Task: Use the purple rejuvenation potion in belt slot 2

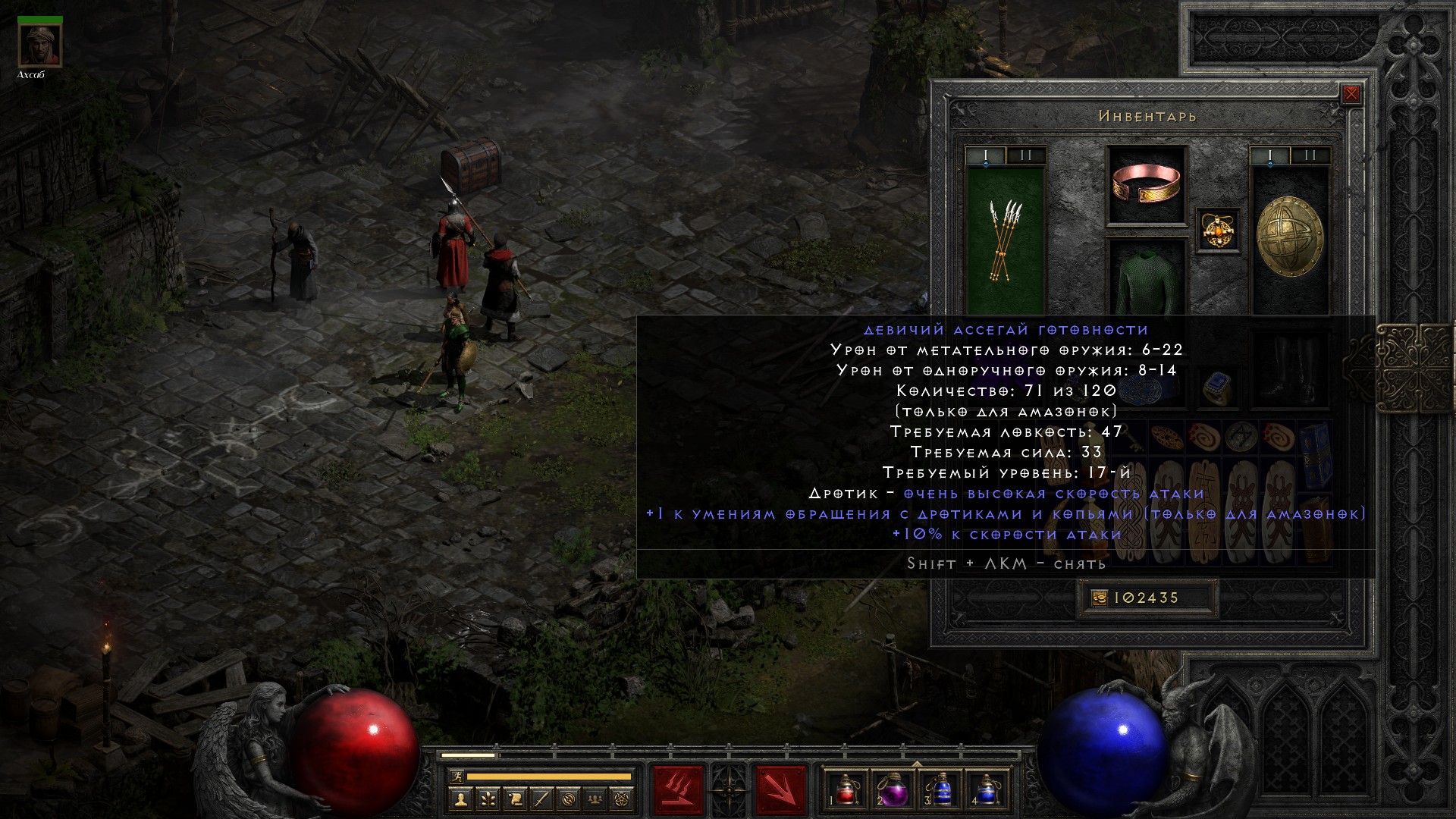Action: [893, 789]
